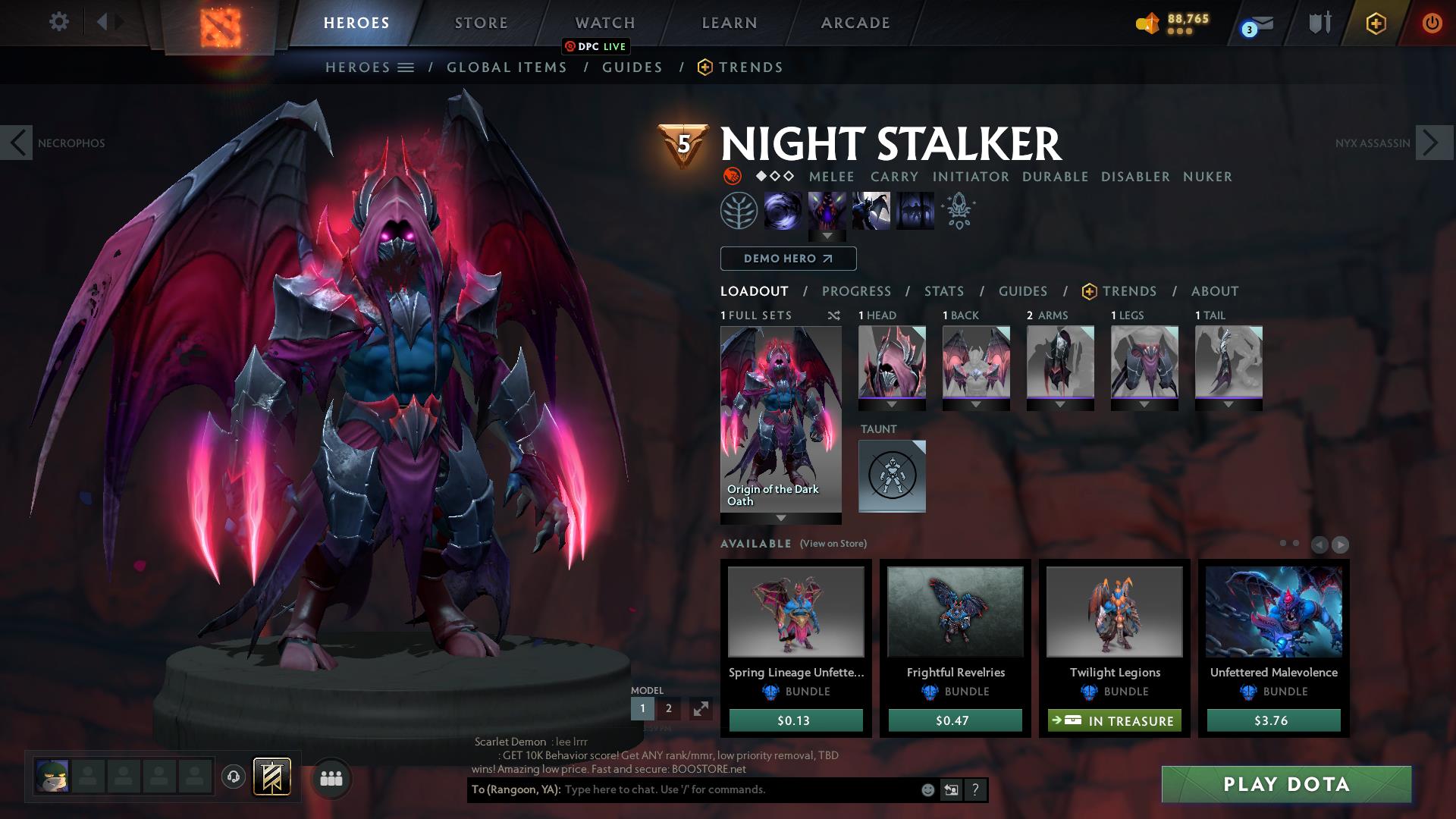Select model variant 2 for Night Stalker

coord(668,708)
